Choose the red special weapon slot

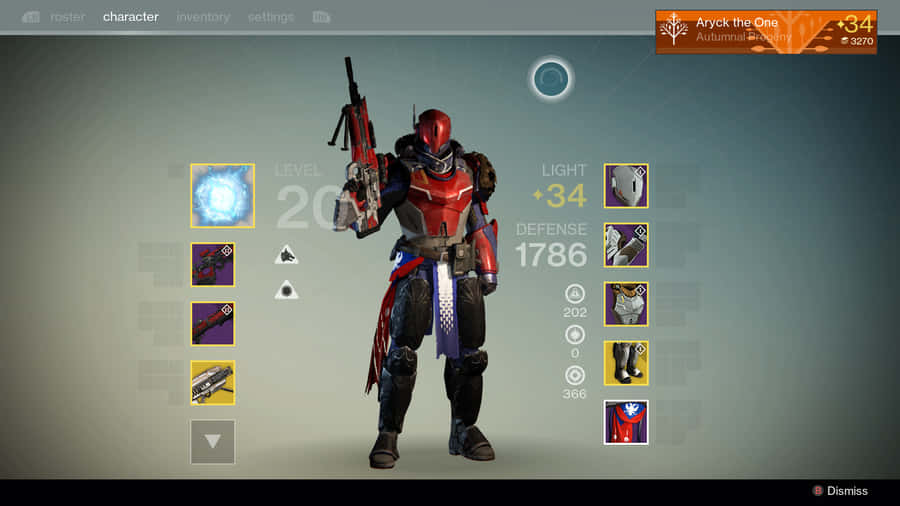(213, 323)
